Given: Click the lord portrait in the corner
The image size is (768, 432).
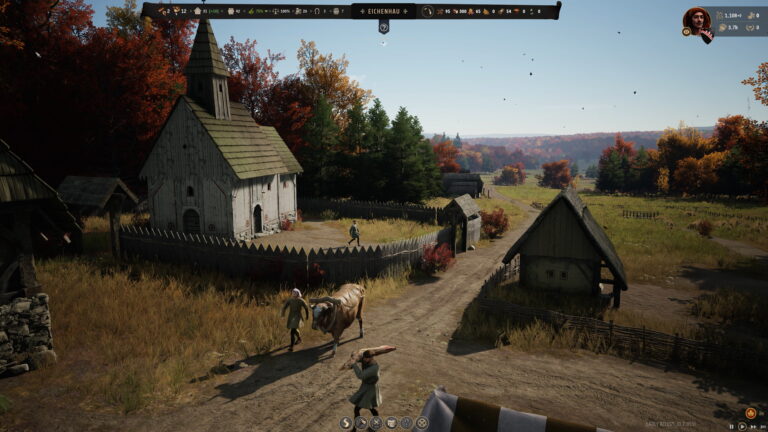Looking at the screenshot, I should [x=697, y=19].
